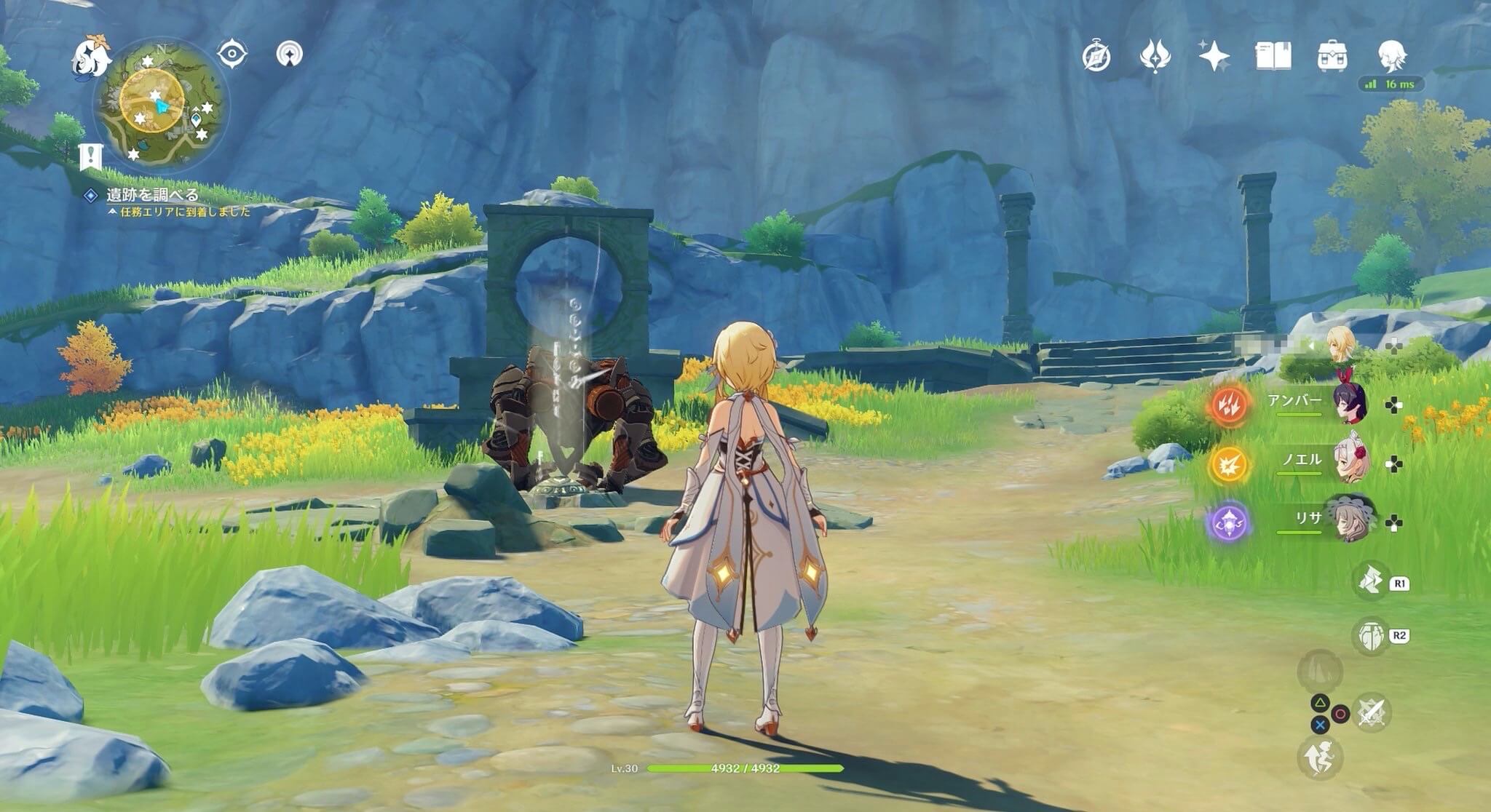
Task: Open the open-book handbook icon
Action: (x=1273, y=56)
